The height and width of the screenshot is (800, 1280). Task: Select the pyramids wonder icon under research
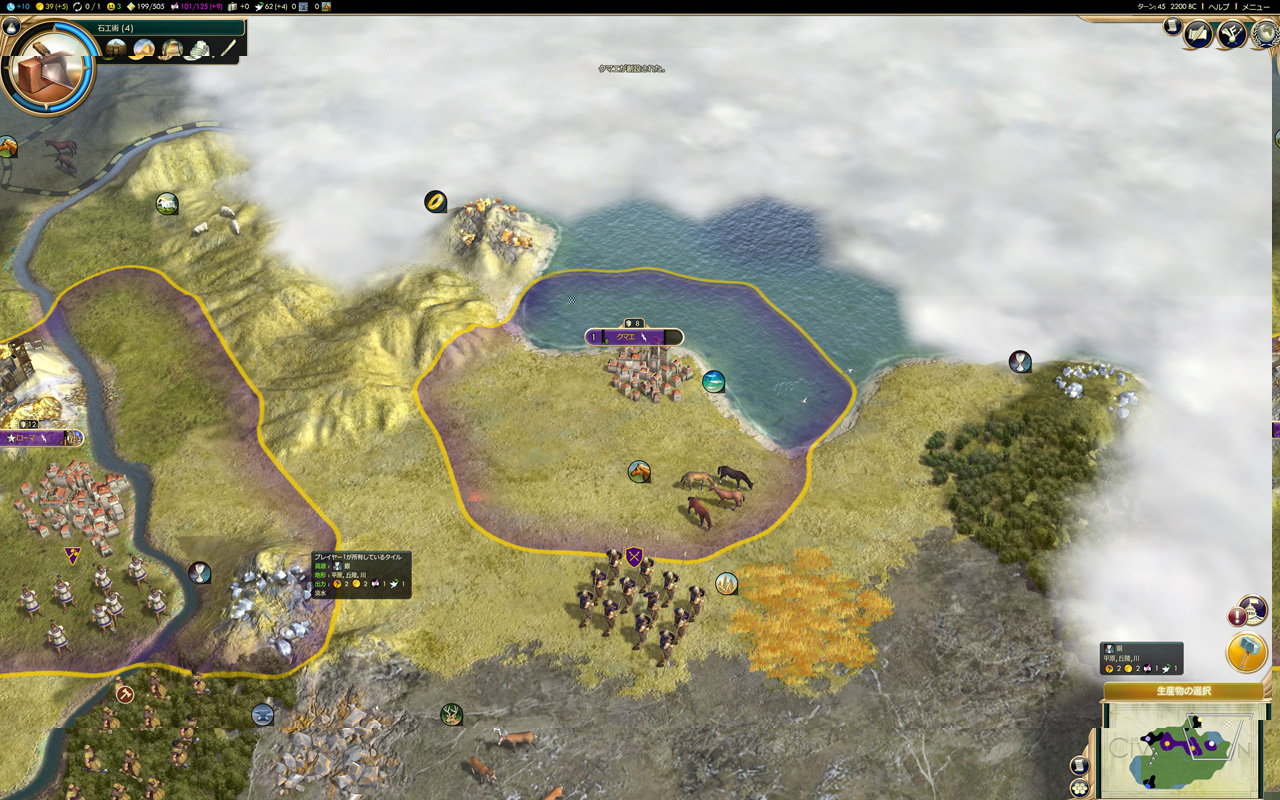click(143, 49)
